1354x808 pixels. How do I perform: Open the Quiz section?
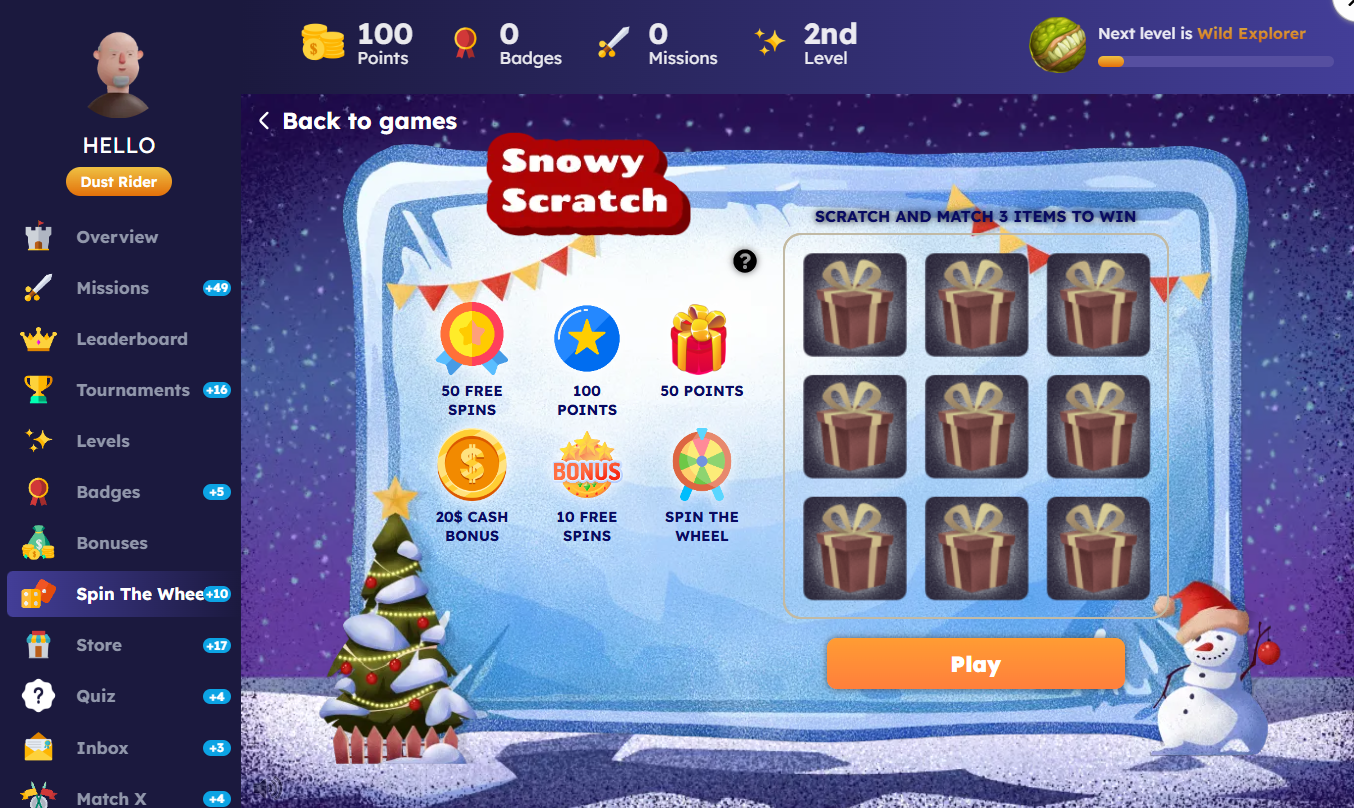96,696
